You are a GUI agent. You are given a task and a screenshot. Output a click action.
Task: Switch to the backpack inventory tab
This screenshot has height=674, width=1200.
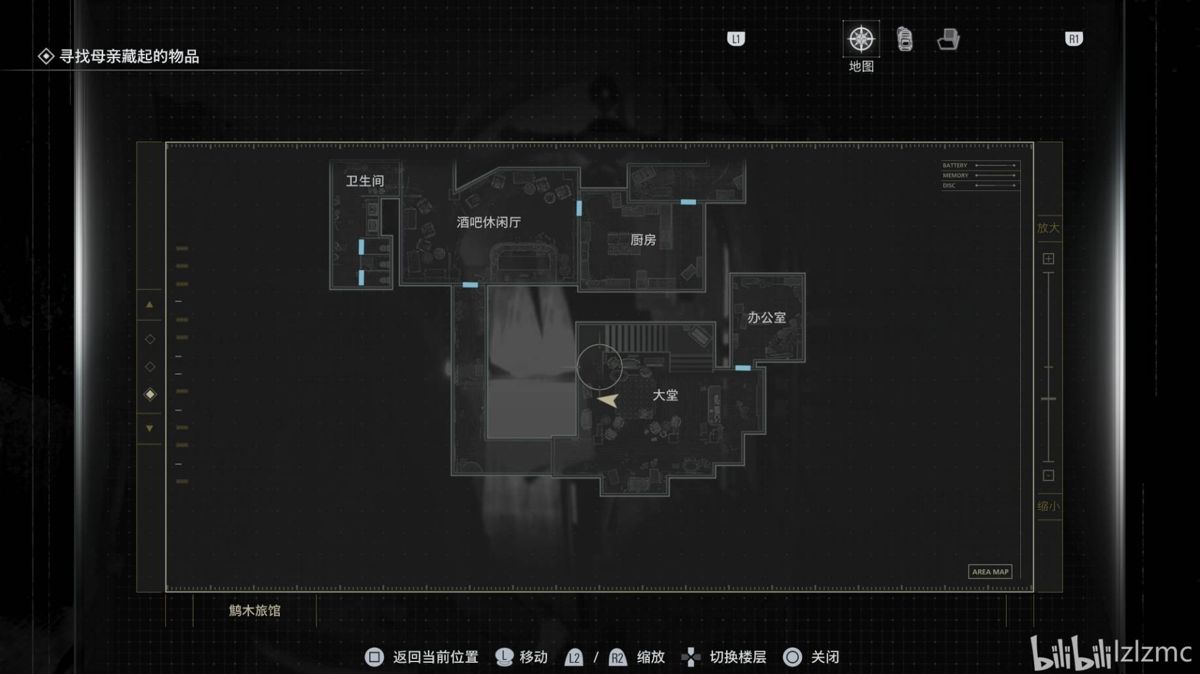905,40
